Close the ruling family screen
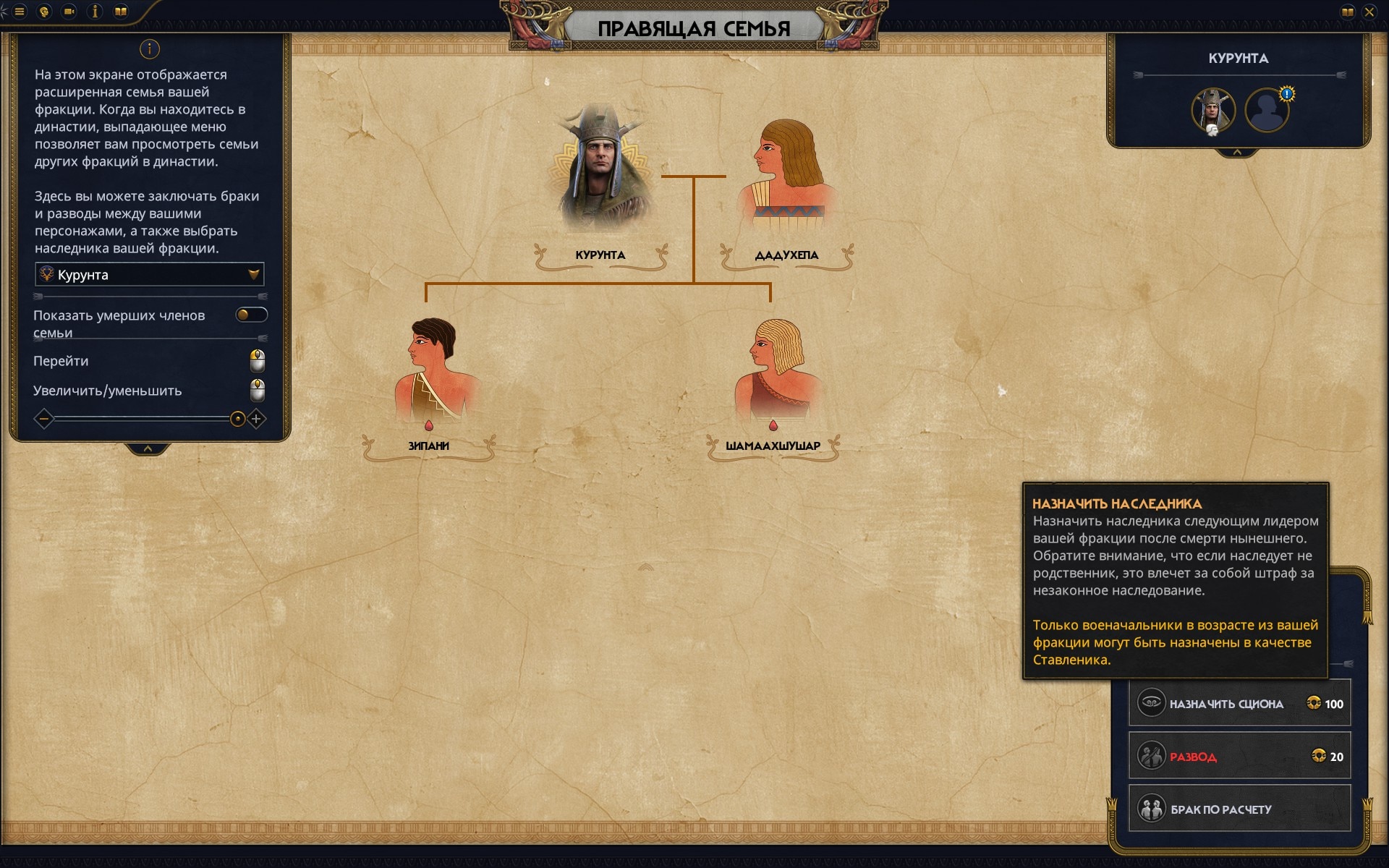1389x868 pixels. click(x=1369, y=12)
